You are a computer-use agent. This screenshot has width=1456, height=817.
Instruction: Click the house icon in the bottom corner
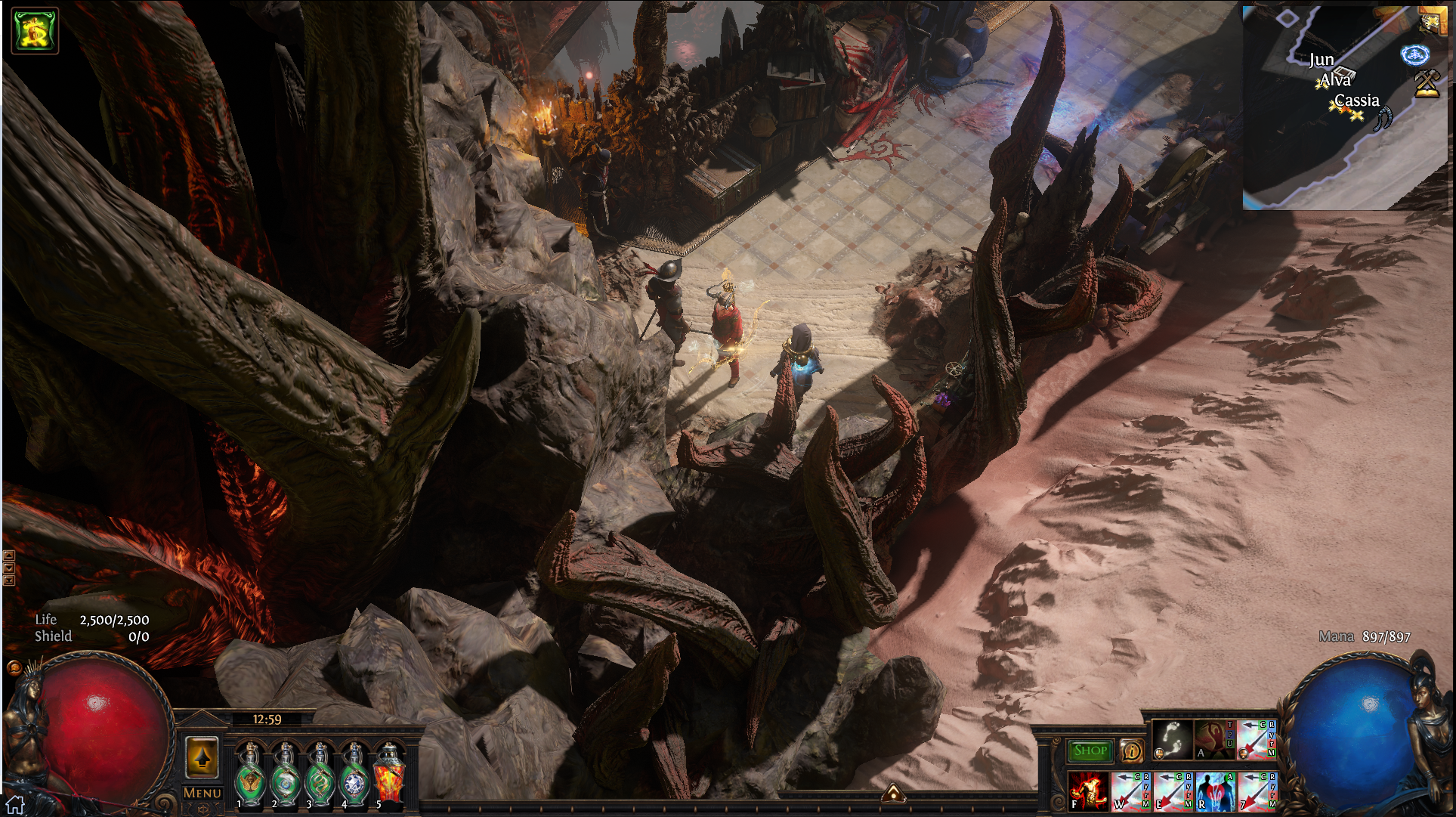15,806
